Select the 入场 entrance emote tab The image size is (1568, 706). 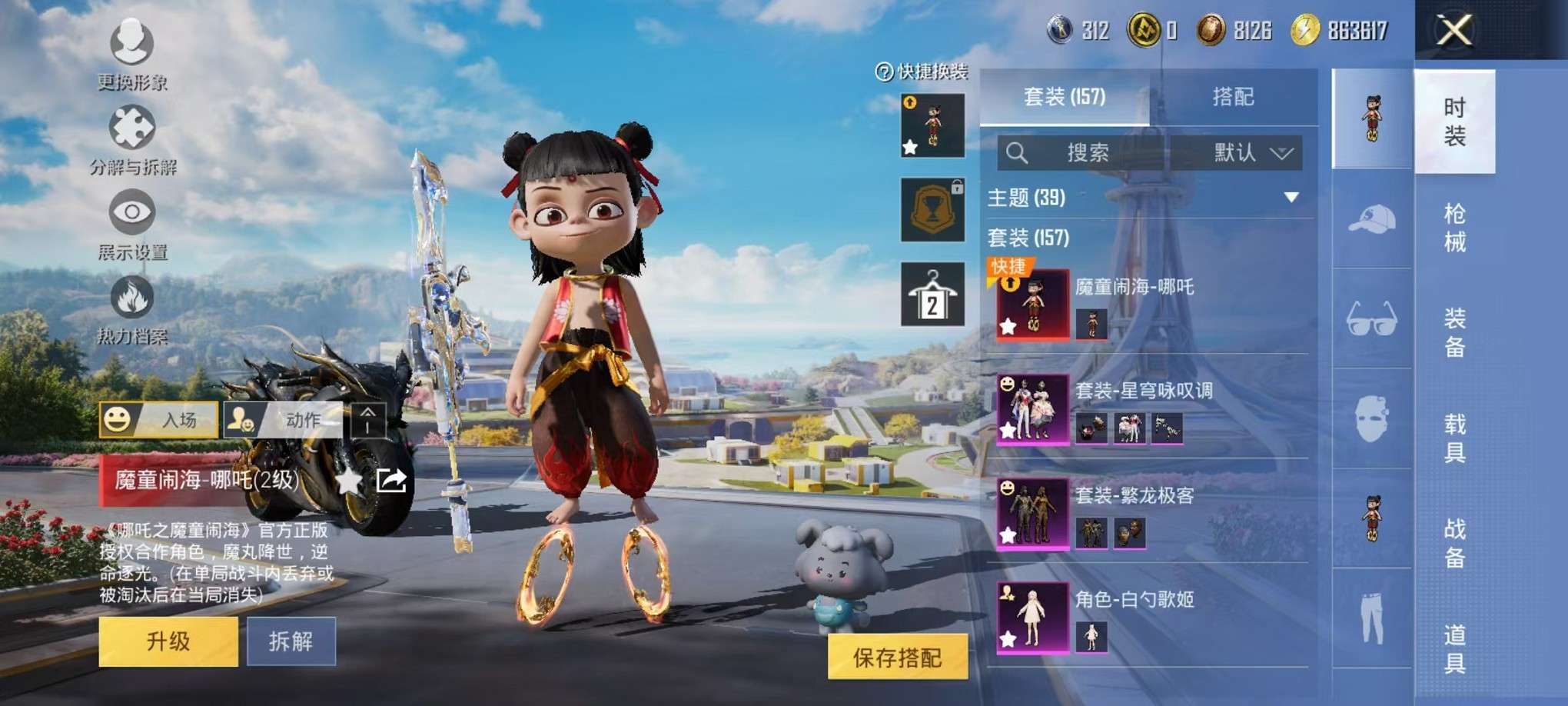tap(159, 420)
